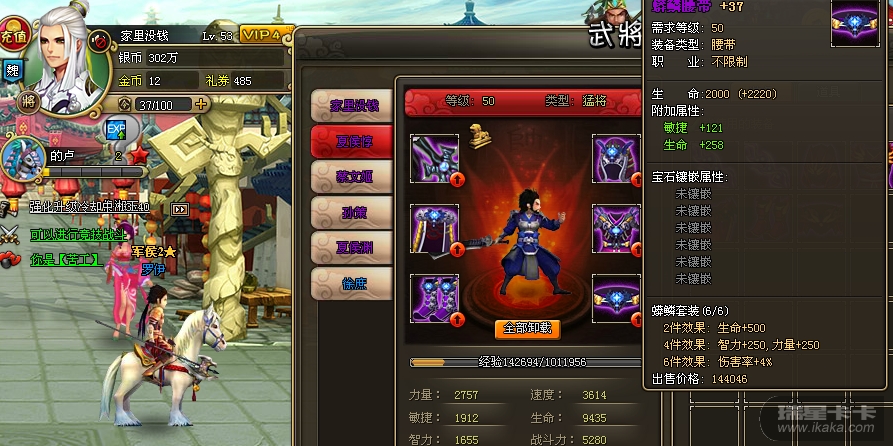Select the equipped chest armor slot
The width and height of the screenshot is (893, 446).
(616, 229)
